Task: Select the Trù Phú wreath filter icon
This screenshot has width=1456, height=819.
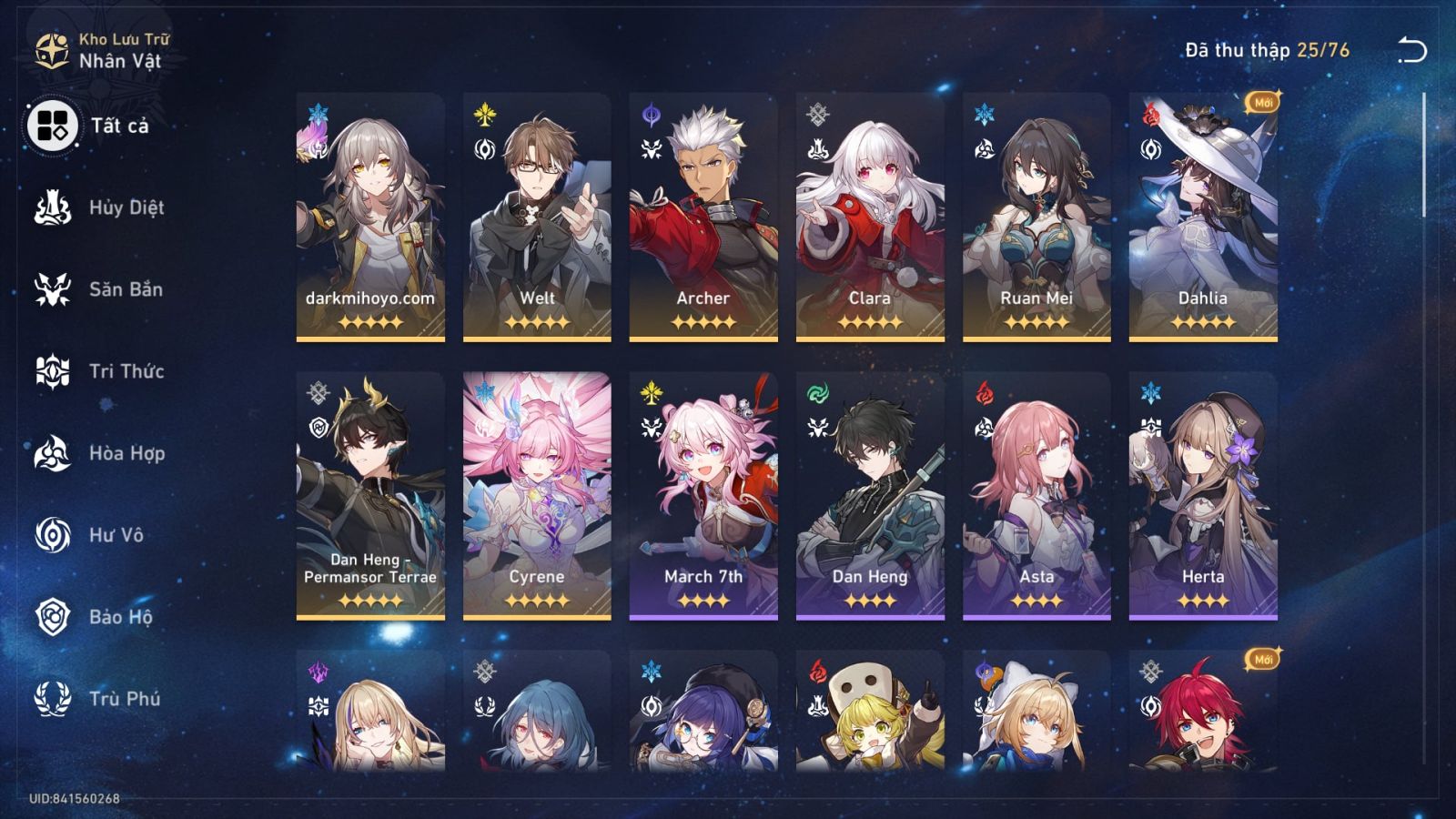Action: pyautogui.click(x=53, y=699)
